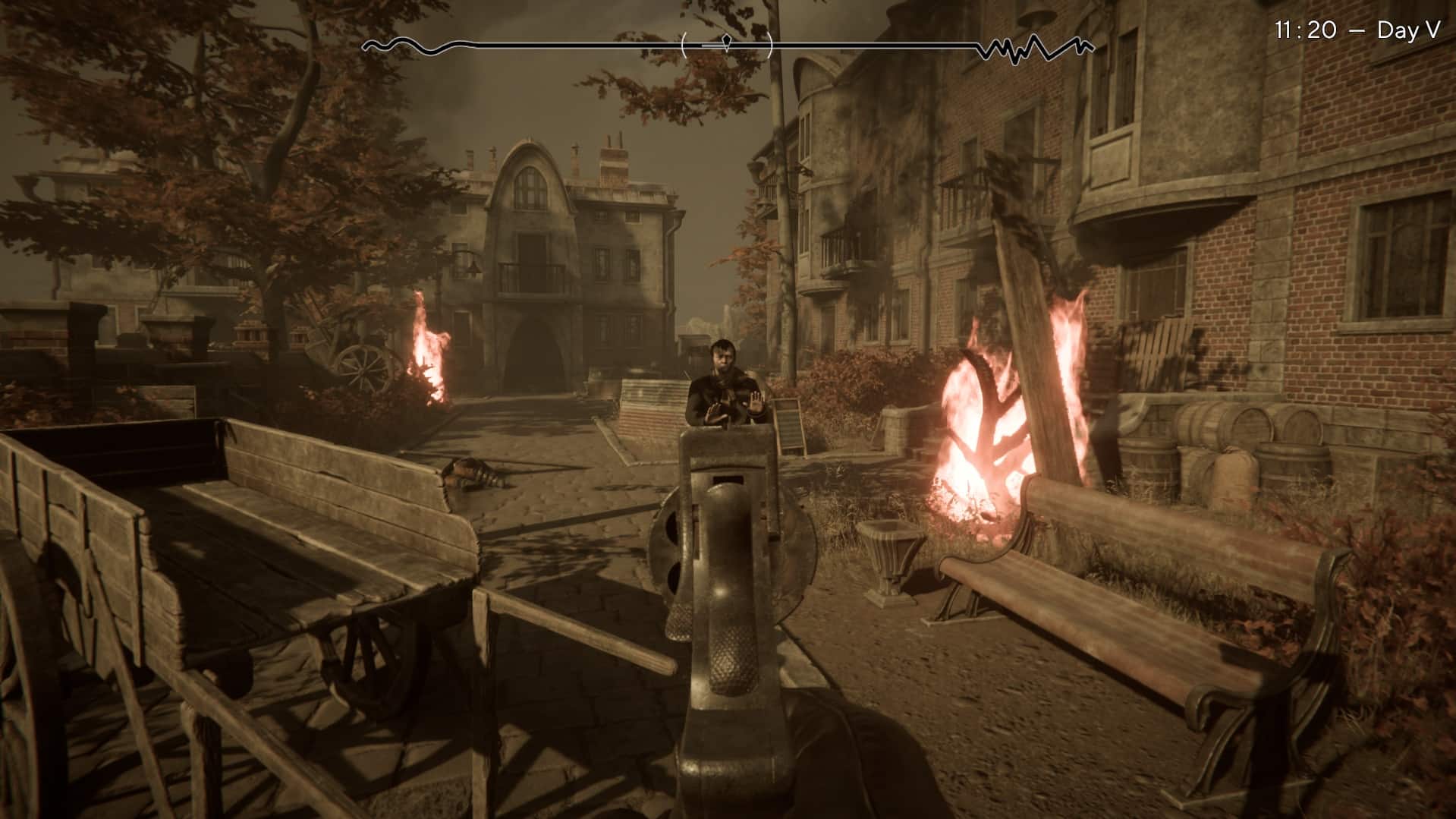Click the small fire burning on the left

[429, 349]
